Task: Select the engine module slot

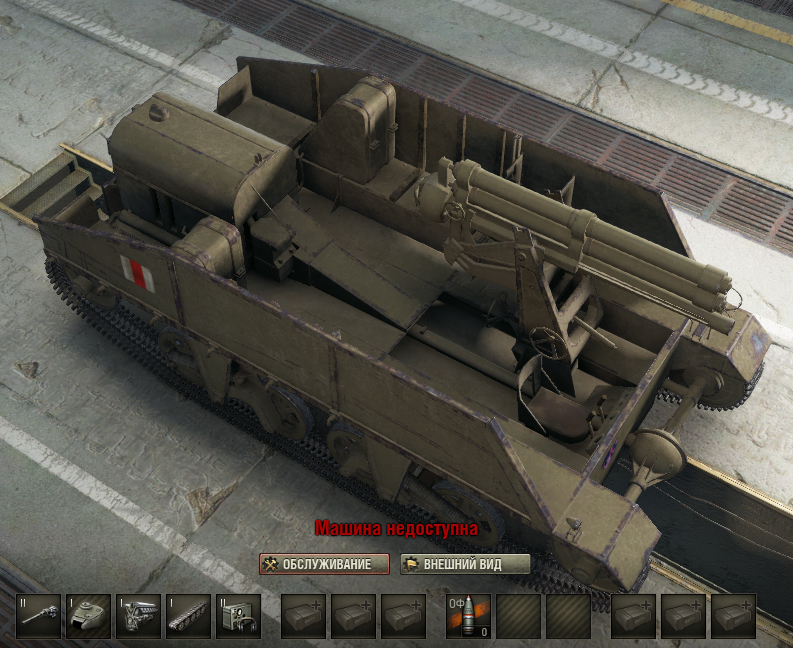Action: point(138,617)
